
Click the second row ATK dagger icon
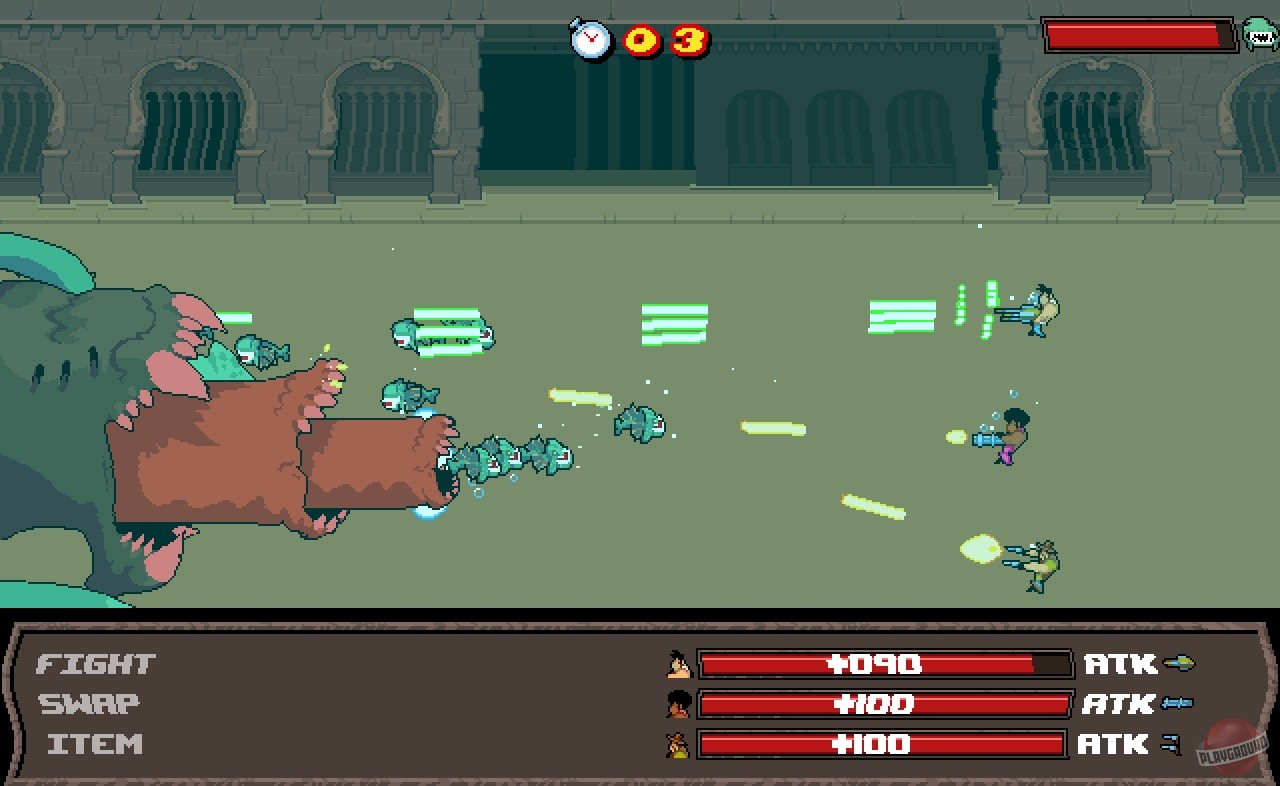pyautogui.click(x=1176, y=703)
